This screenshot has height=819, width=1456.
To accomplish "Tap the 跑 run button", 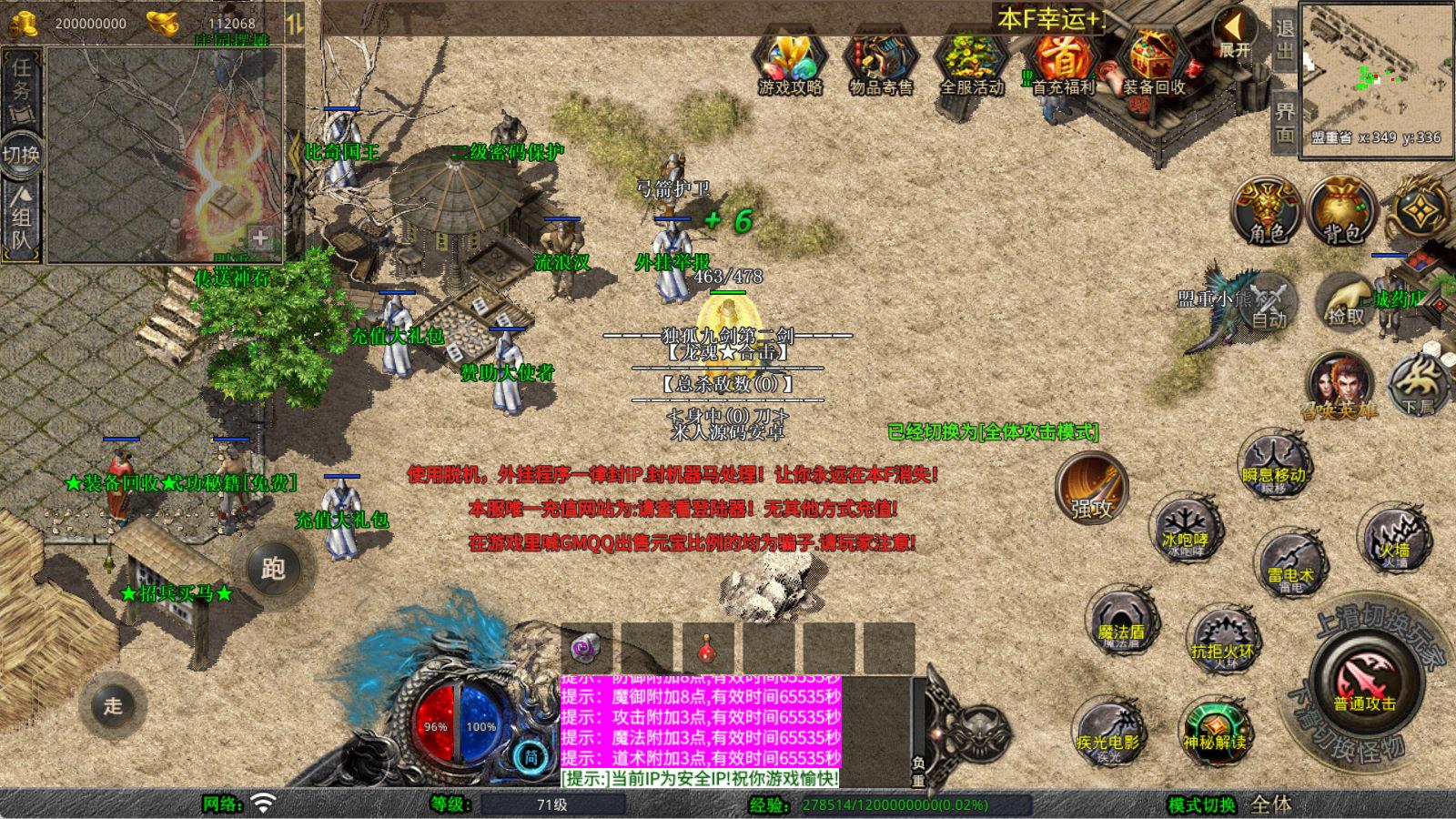I will [x=273, y=569].
